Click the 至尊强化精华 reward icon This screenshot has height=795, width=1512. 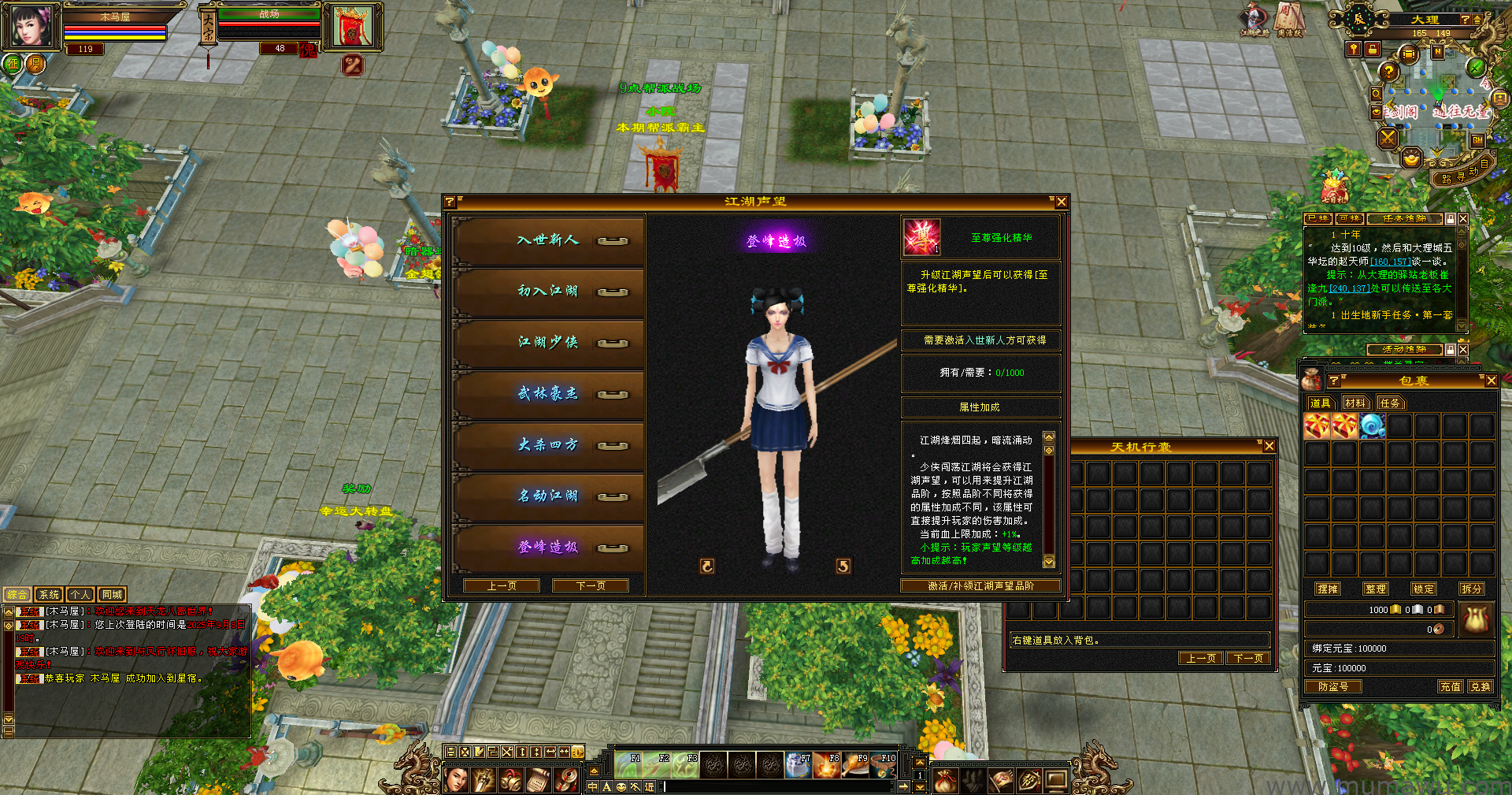point(921,238)
